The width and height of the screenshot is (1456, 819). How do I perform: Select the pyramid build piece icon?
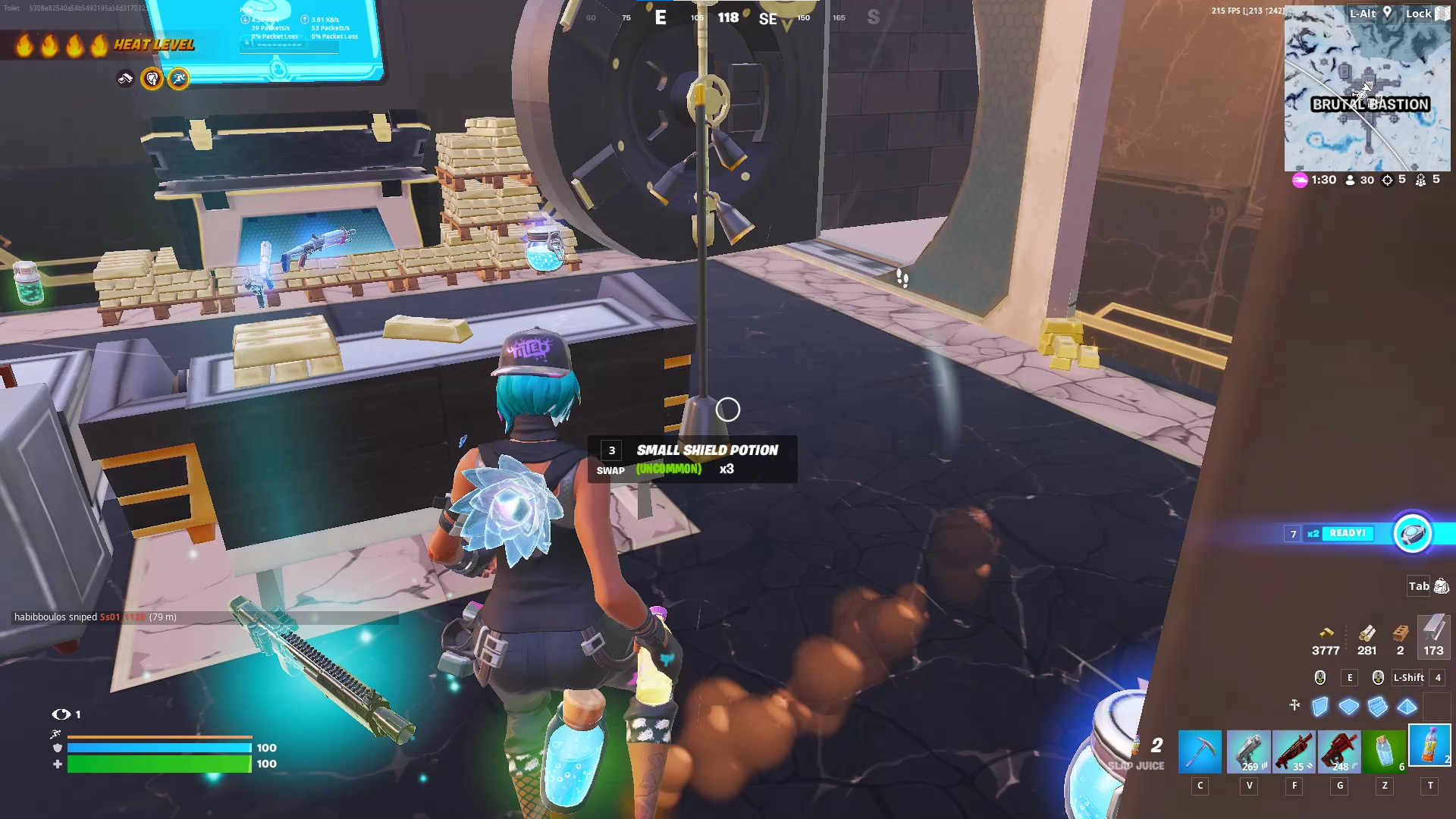click(x=1406, y=707)
